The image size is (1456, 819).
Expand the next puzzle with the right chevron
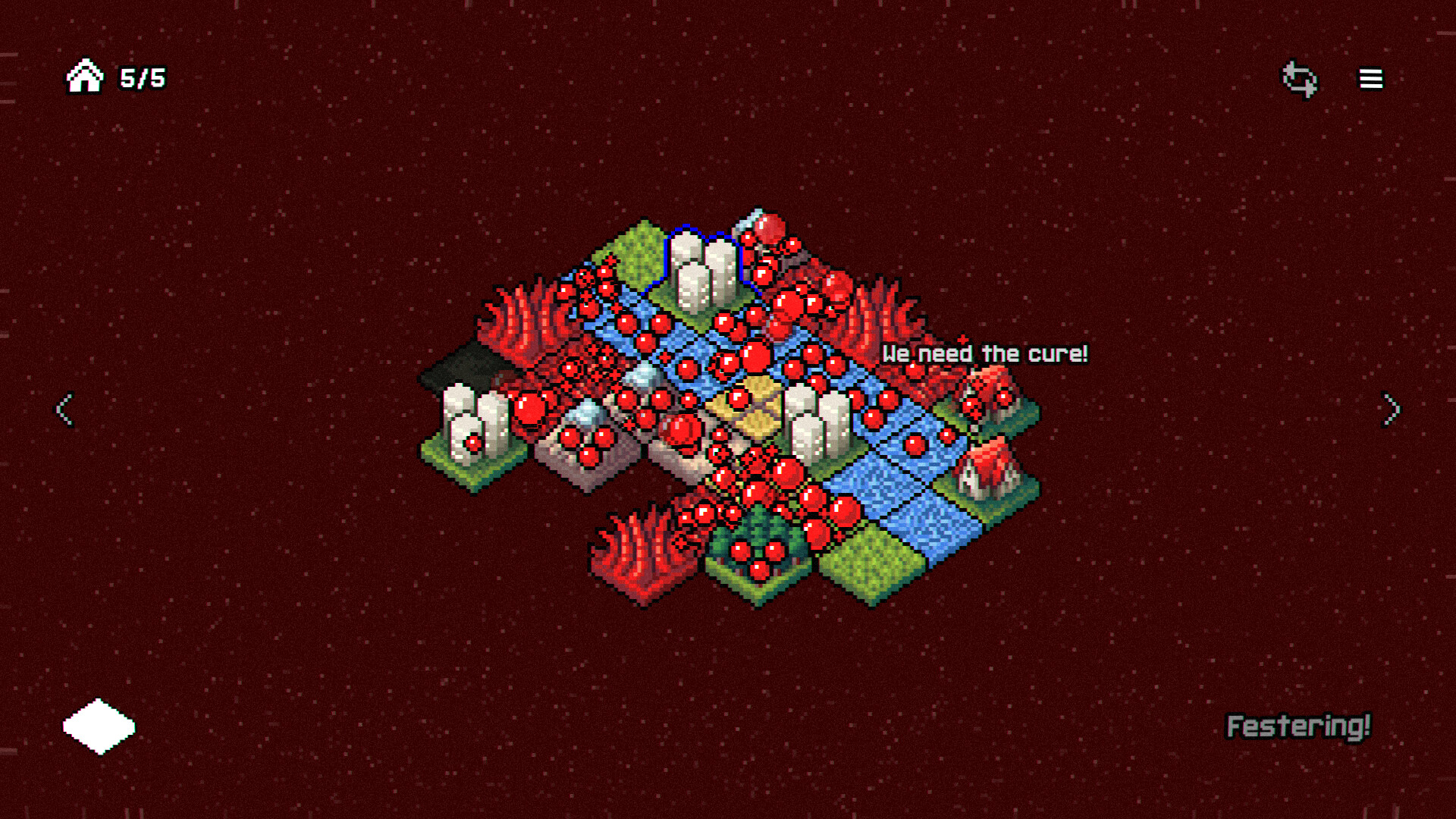[1390, 410]
